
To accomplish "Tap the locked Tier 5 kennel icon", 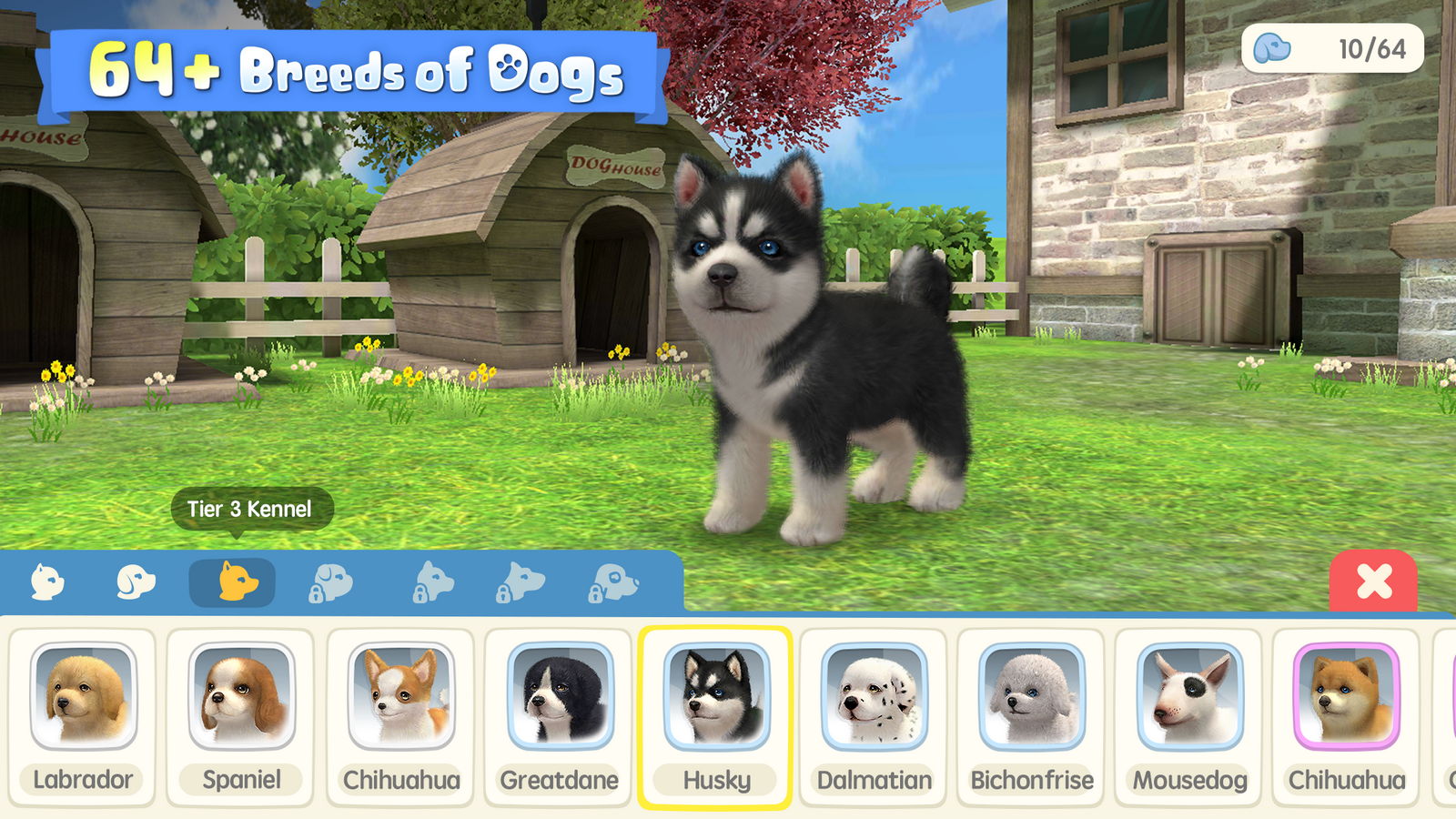I will [x=430, y=583].
